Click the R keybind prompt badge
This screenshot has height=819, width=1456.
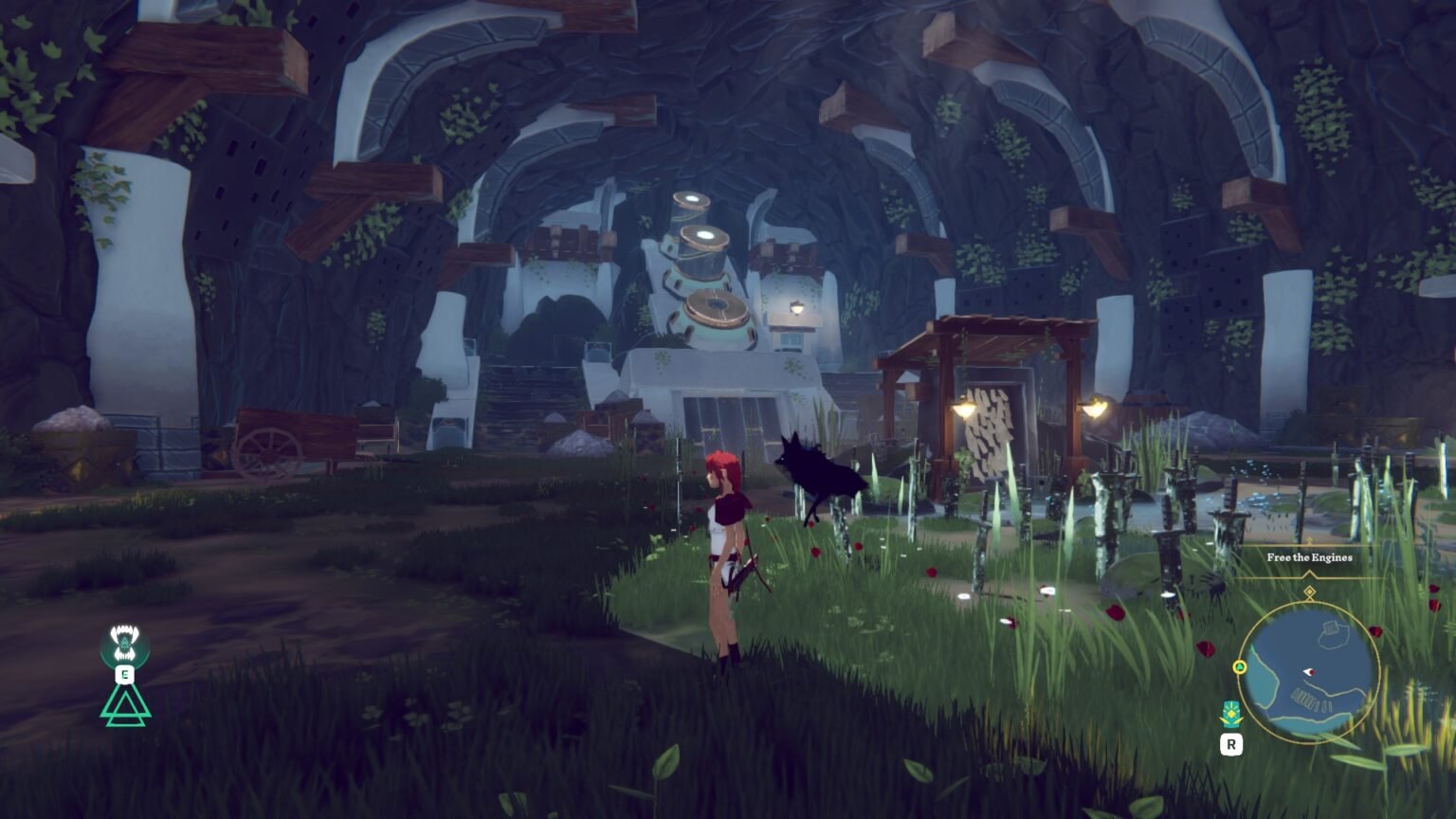point(1232,744)
